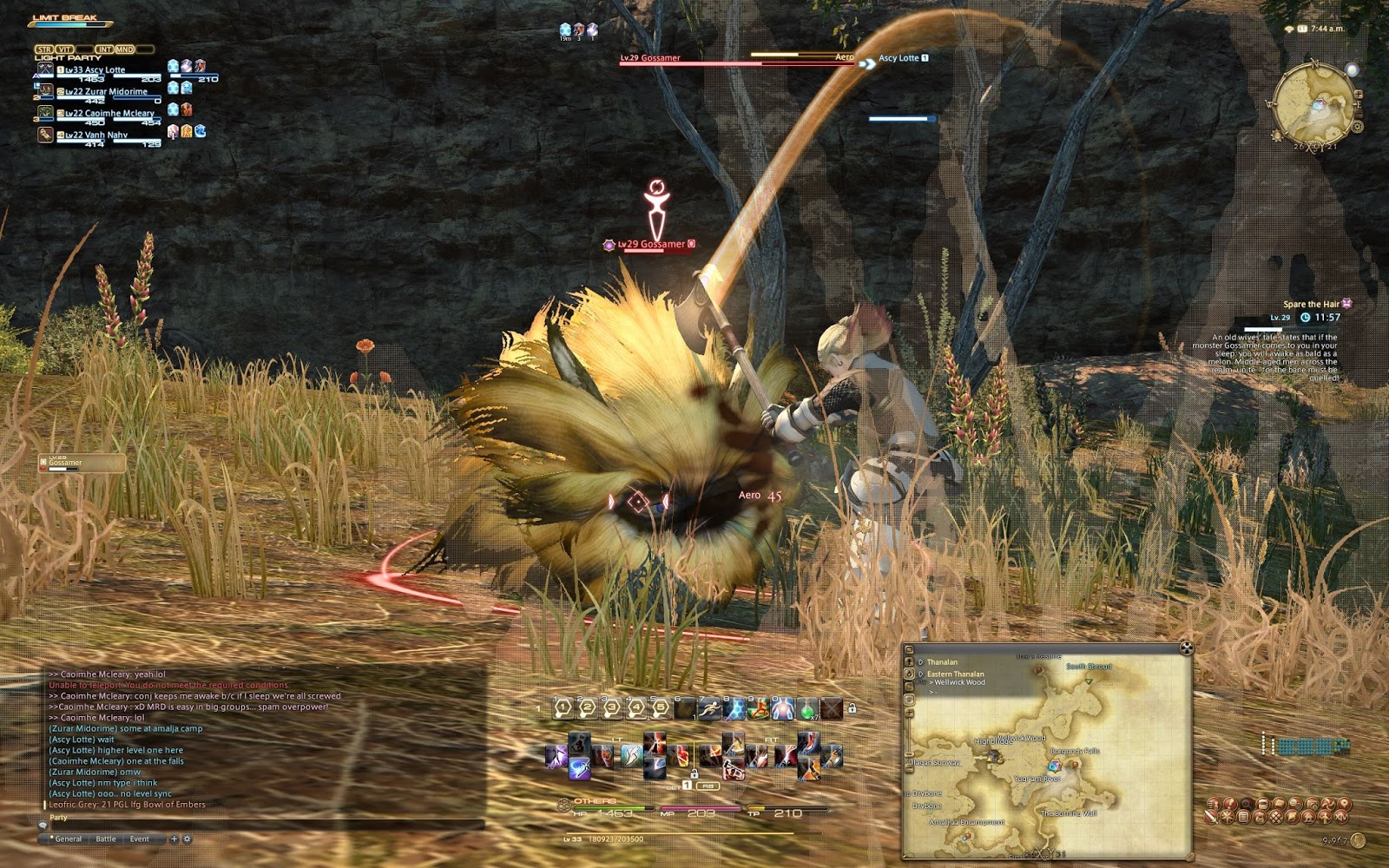Viewport: 1389px width, 868px height.
Task: Click the sword Duty icon in the main menu
Action: point(1210,818)
